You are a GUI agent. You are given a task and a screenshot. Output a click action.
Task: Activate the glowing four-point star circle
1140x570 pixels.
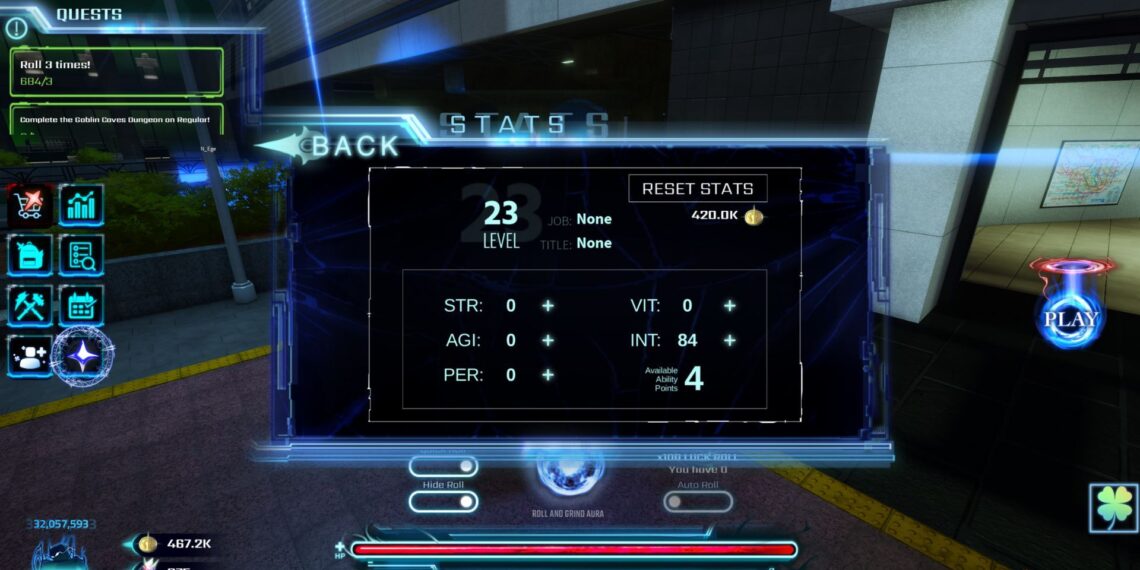click(x=83, y=357)
